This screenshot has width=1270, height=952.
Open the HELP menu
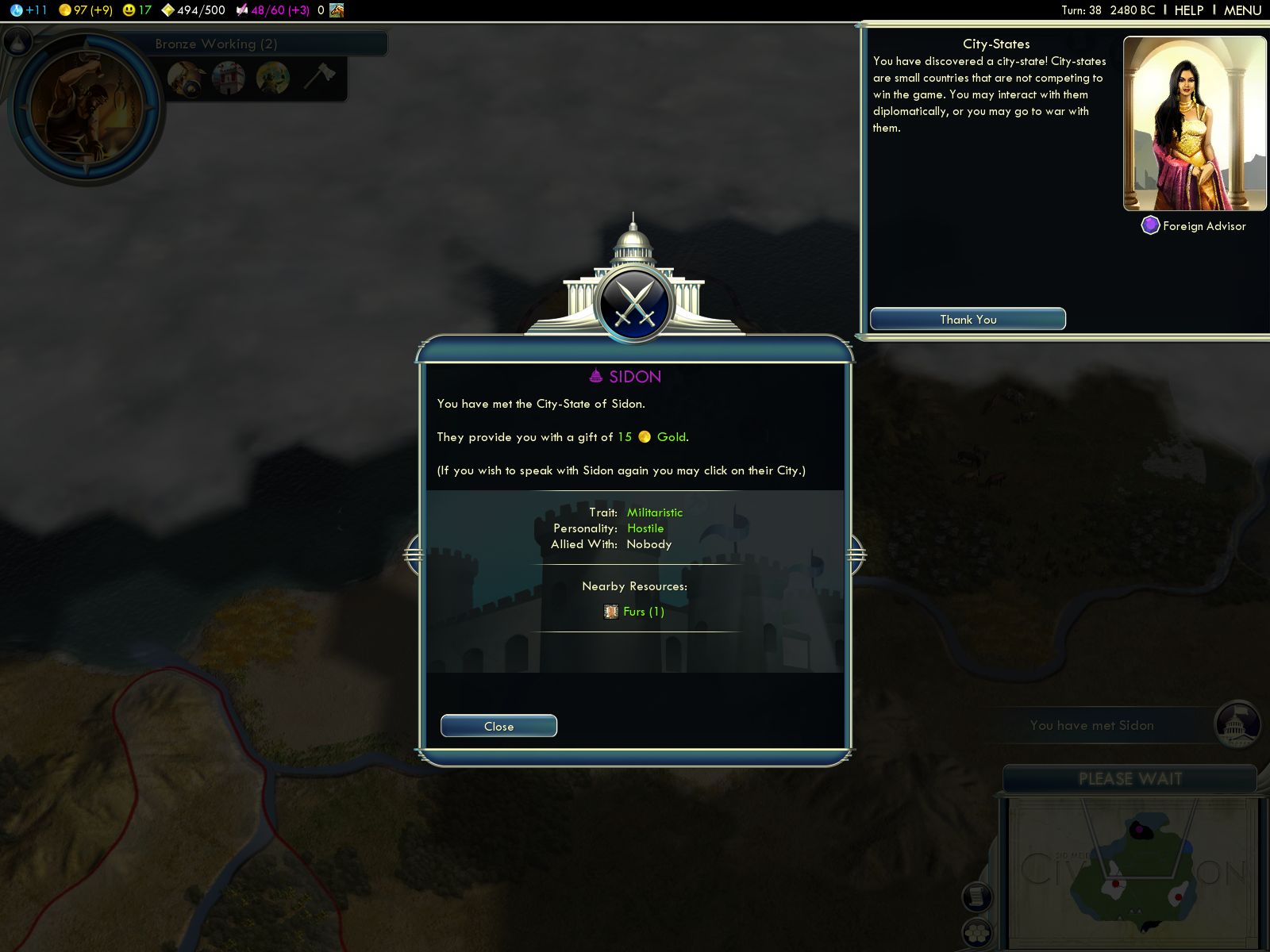[x=1188, y=10]
